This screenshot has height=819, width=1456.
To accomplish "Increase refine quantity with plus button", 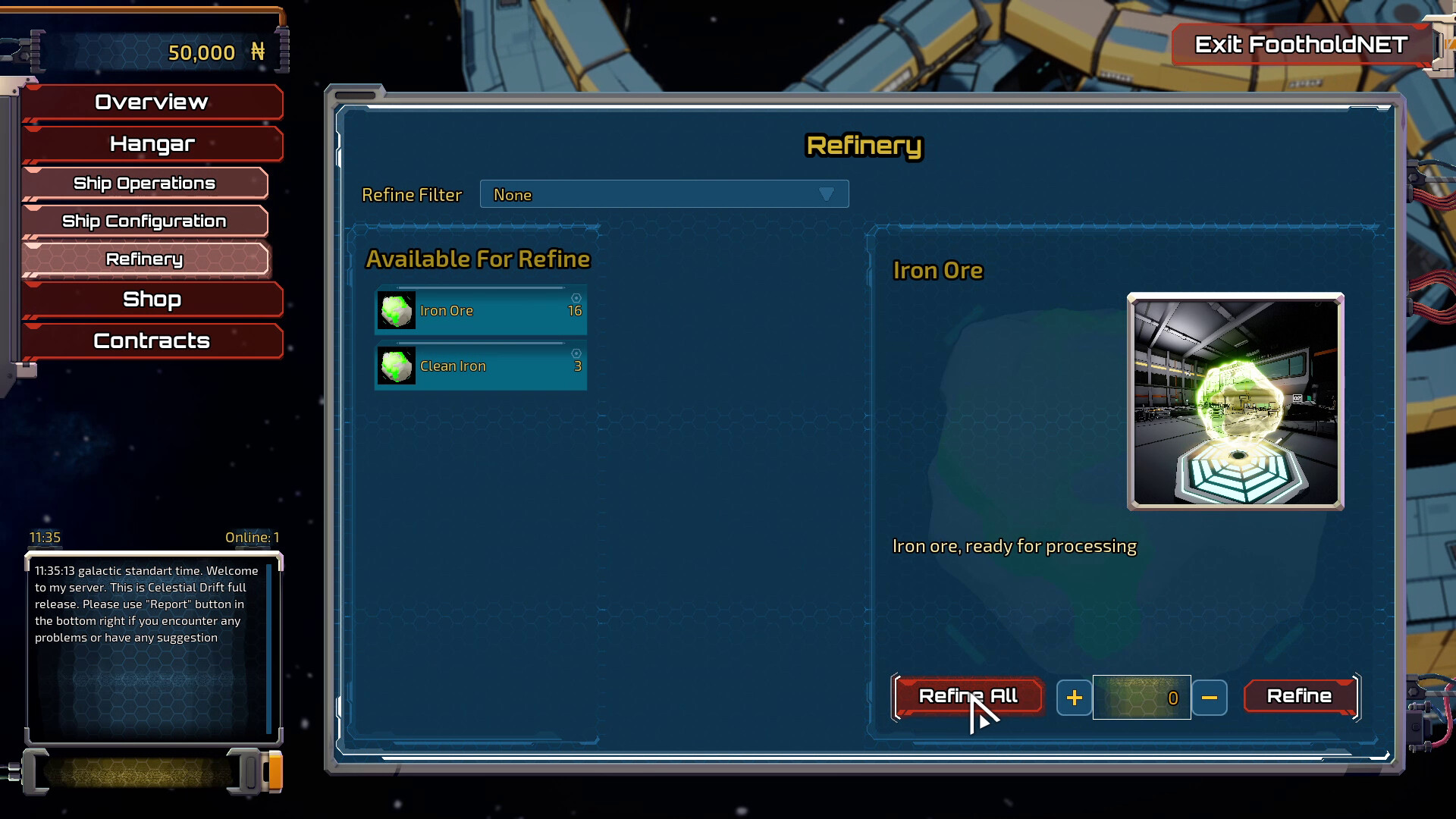I will tap(1074, 698).
